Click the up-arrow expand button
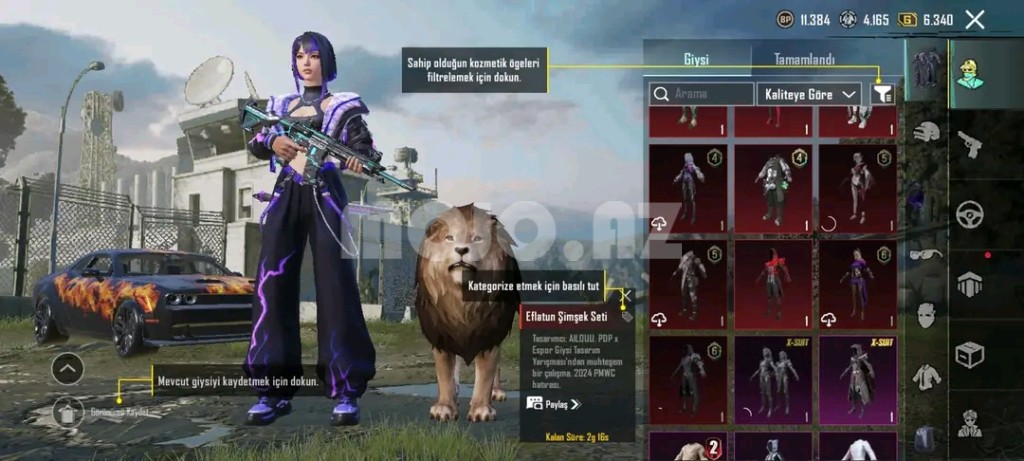 (x=67, y=368)
